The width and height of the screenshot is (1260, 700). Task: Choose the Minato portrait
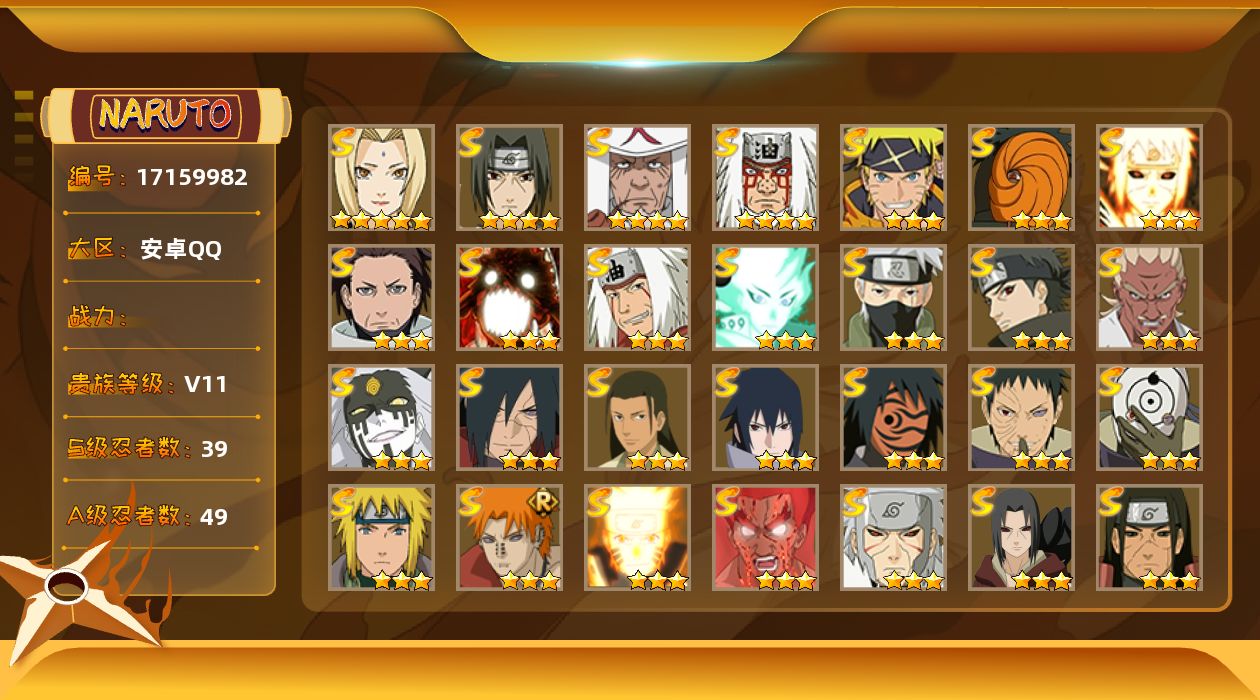381,537
